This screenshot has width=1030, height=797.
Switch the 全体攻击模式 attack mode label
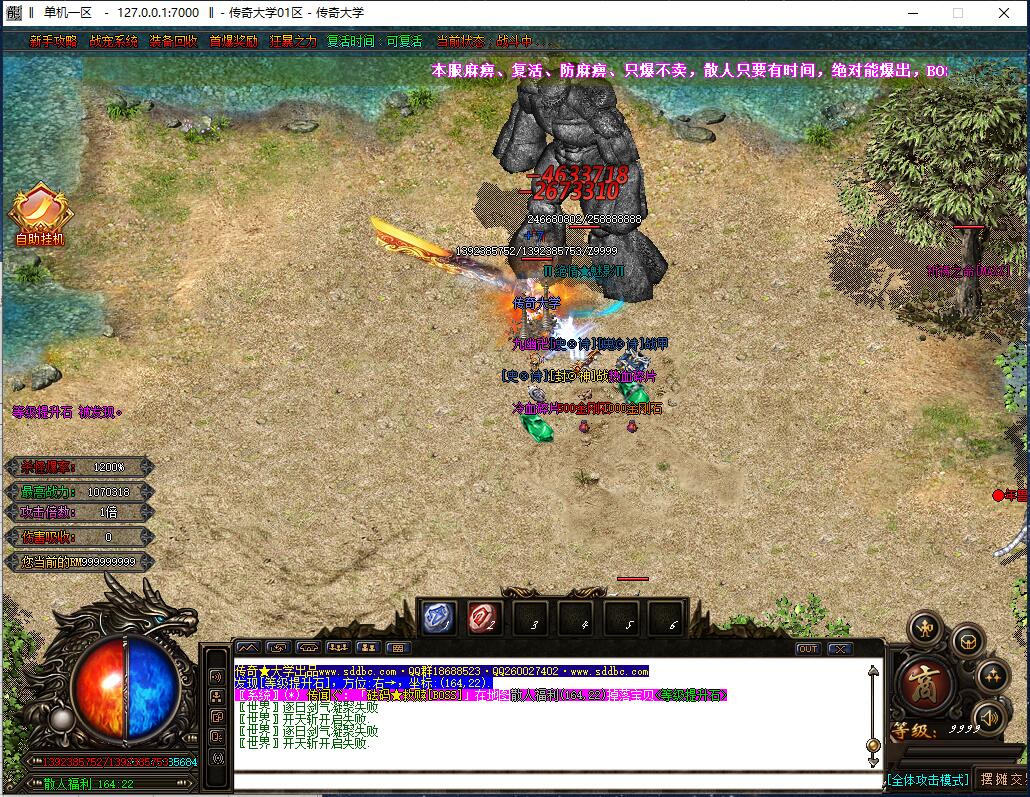pos(927,779)
